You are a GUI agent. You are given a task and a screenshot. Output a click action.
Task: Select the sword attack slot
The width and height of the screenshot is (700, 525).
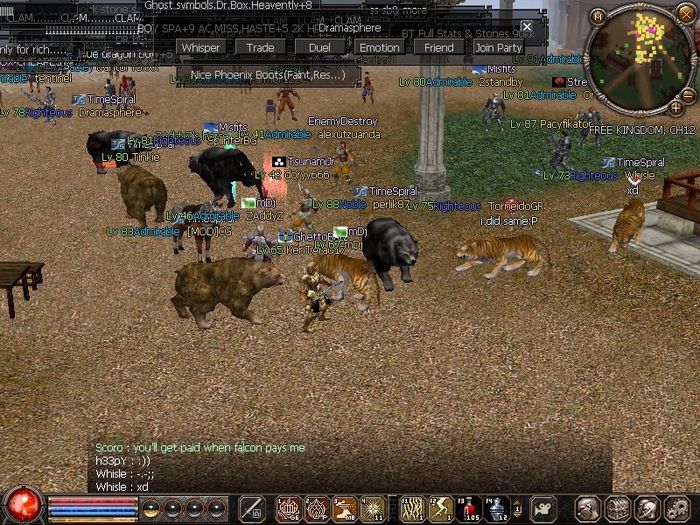(x=252, y=509)
